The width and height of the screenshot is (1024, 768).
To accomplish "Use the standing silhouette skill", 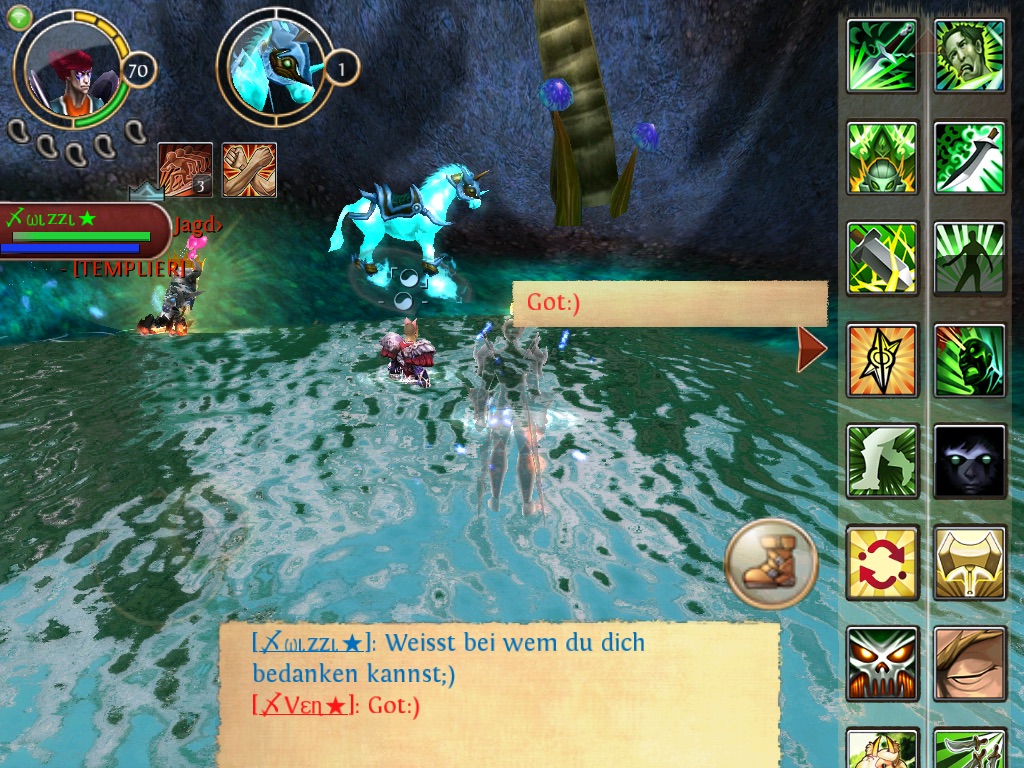I will (969, 258).
